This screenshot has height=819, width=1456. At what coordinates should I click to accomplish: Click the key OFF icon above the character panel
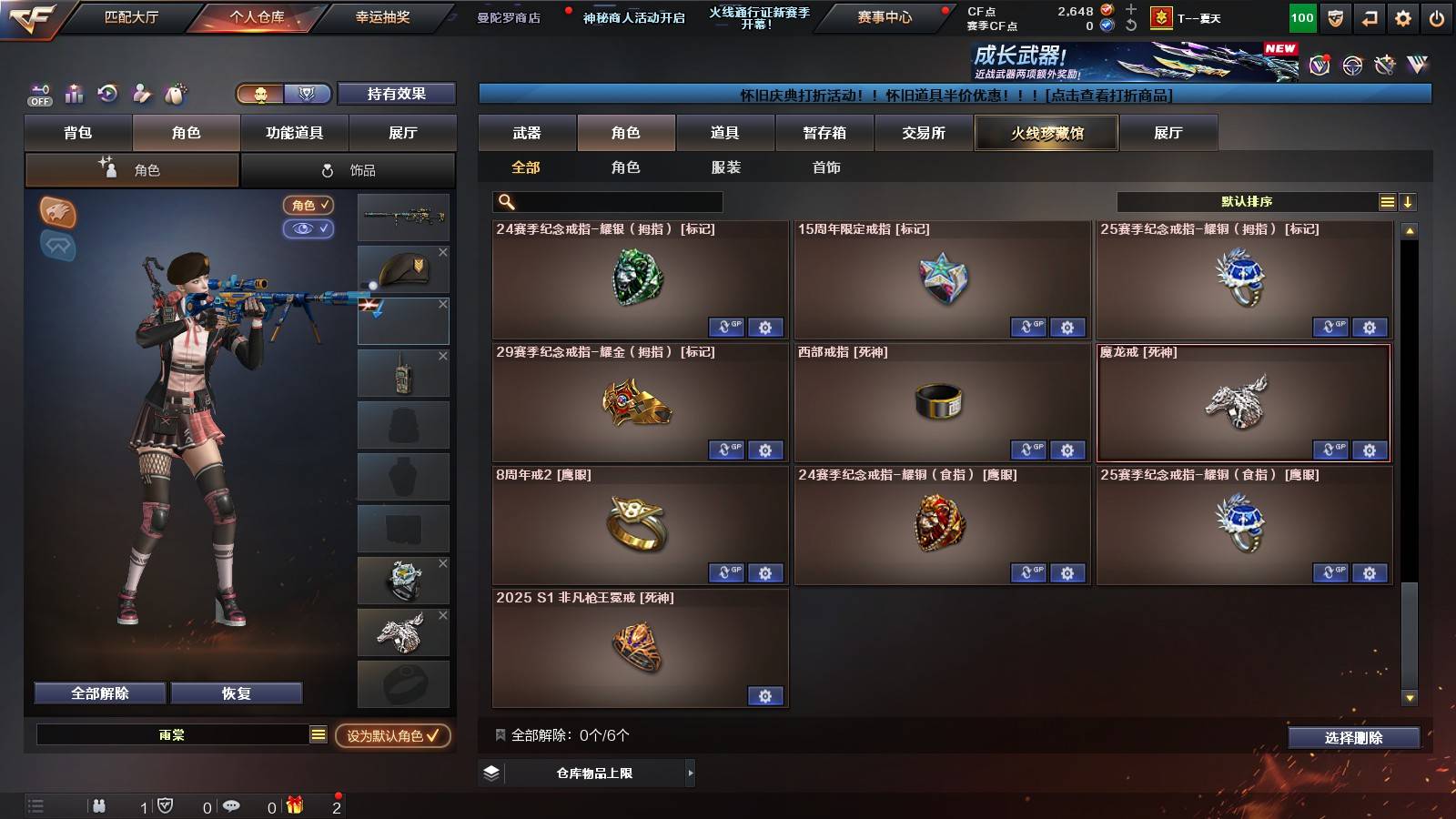[x=39, y=92]
